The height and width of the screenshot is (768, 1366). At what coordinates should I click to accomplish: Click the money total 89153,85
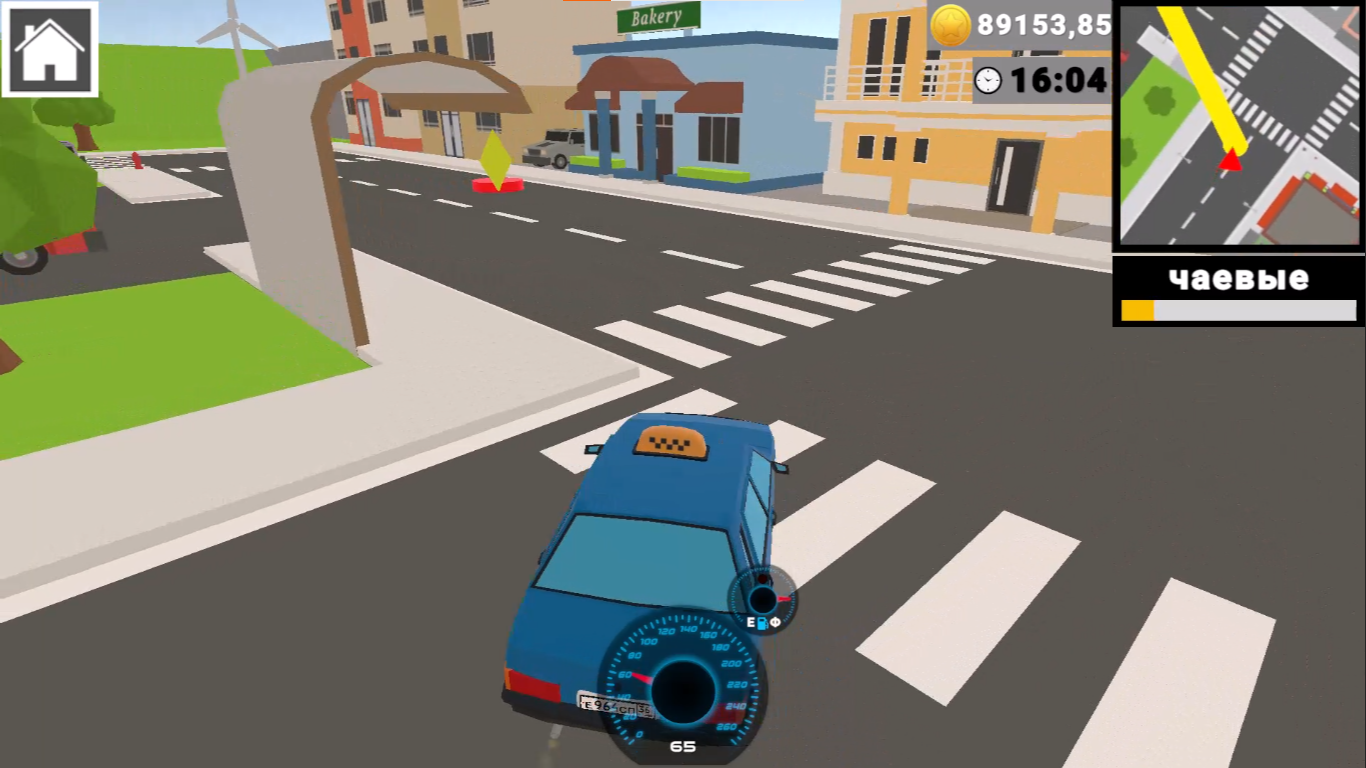coord(1042,23)
